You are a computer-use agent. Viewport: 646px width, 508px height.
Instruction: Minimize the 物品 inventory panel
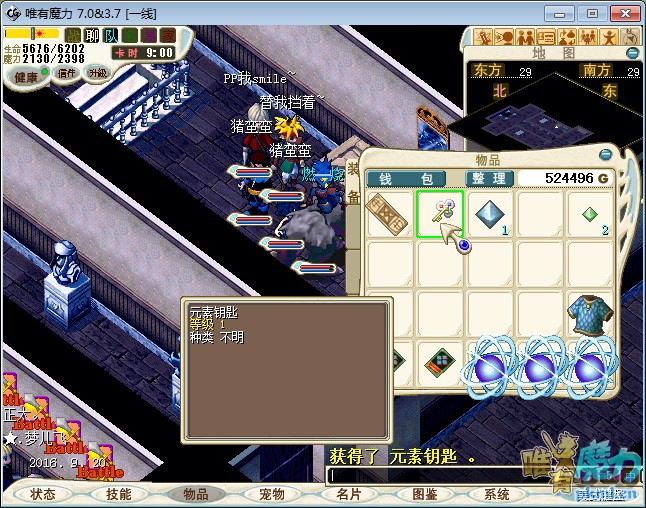(x=605, y=154)
